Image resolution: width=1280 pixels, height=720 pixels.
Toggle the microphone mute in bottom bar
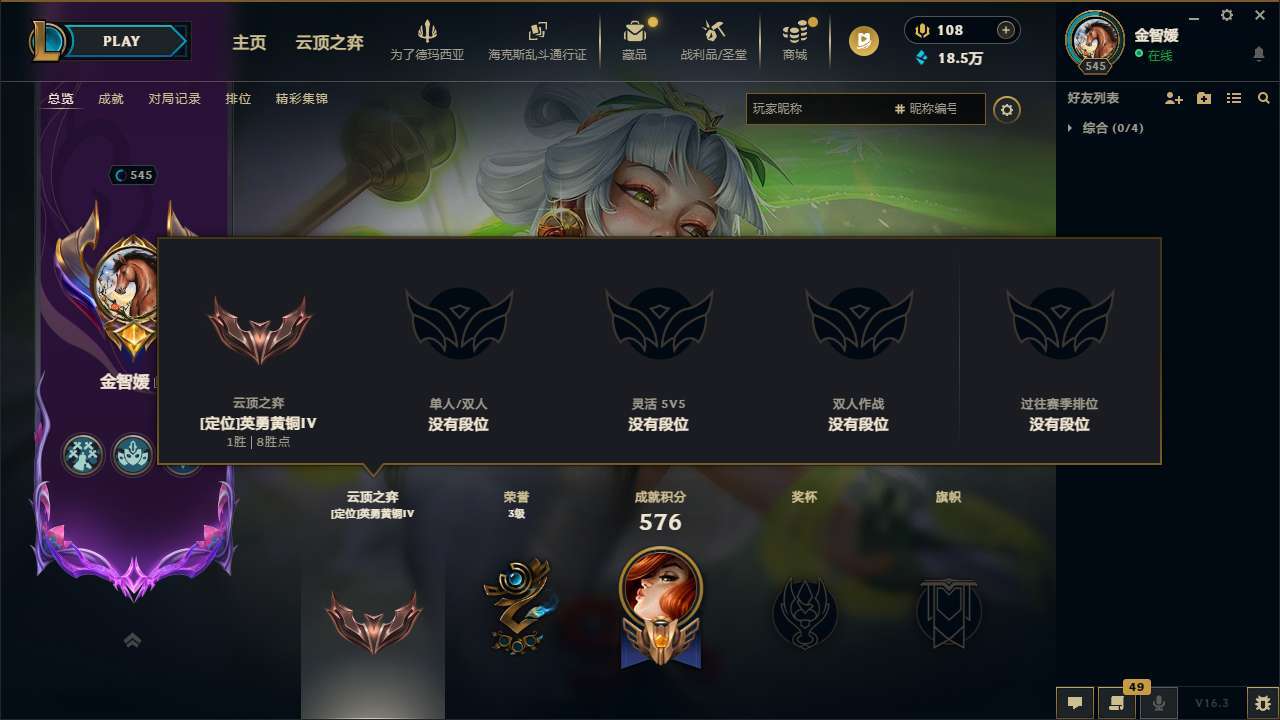[x=1158, y=702]
